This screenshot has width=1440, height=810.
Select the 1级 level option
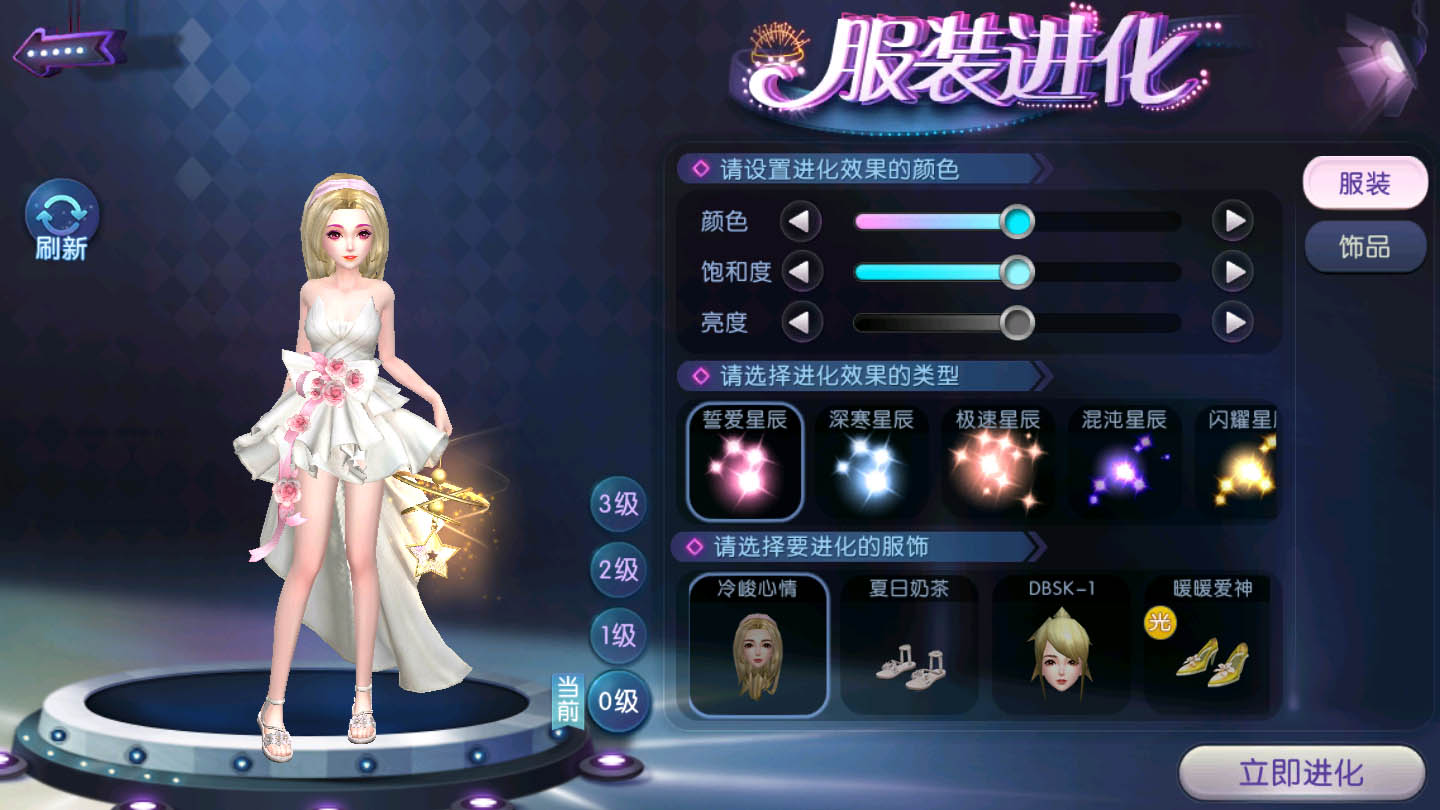tap(617, 636)
